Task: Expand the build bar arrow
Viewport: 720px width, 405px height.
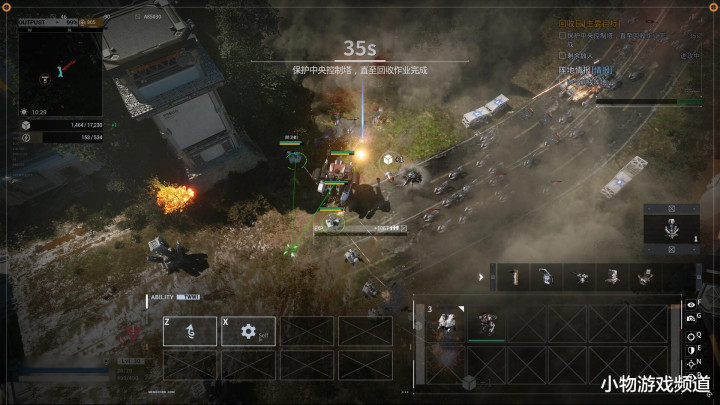Action: point(481,277)
